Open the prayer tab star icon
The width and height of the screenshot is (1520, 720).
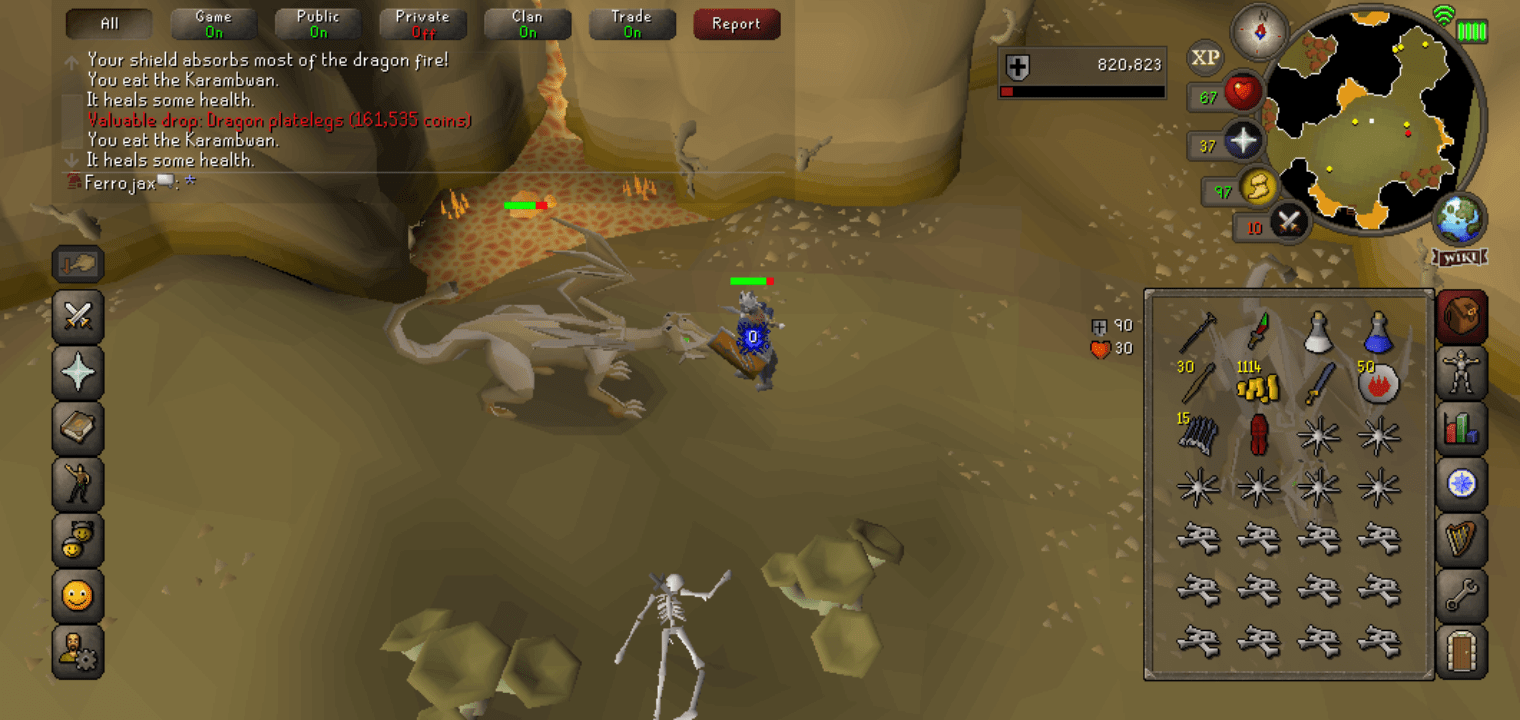click(78, 373)
